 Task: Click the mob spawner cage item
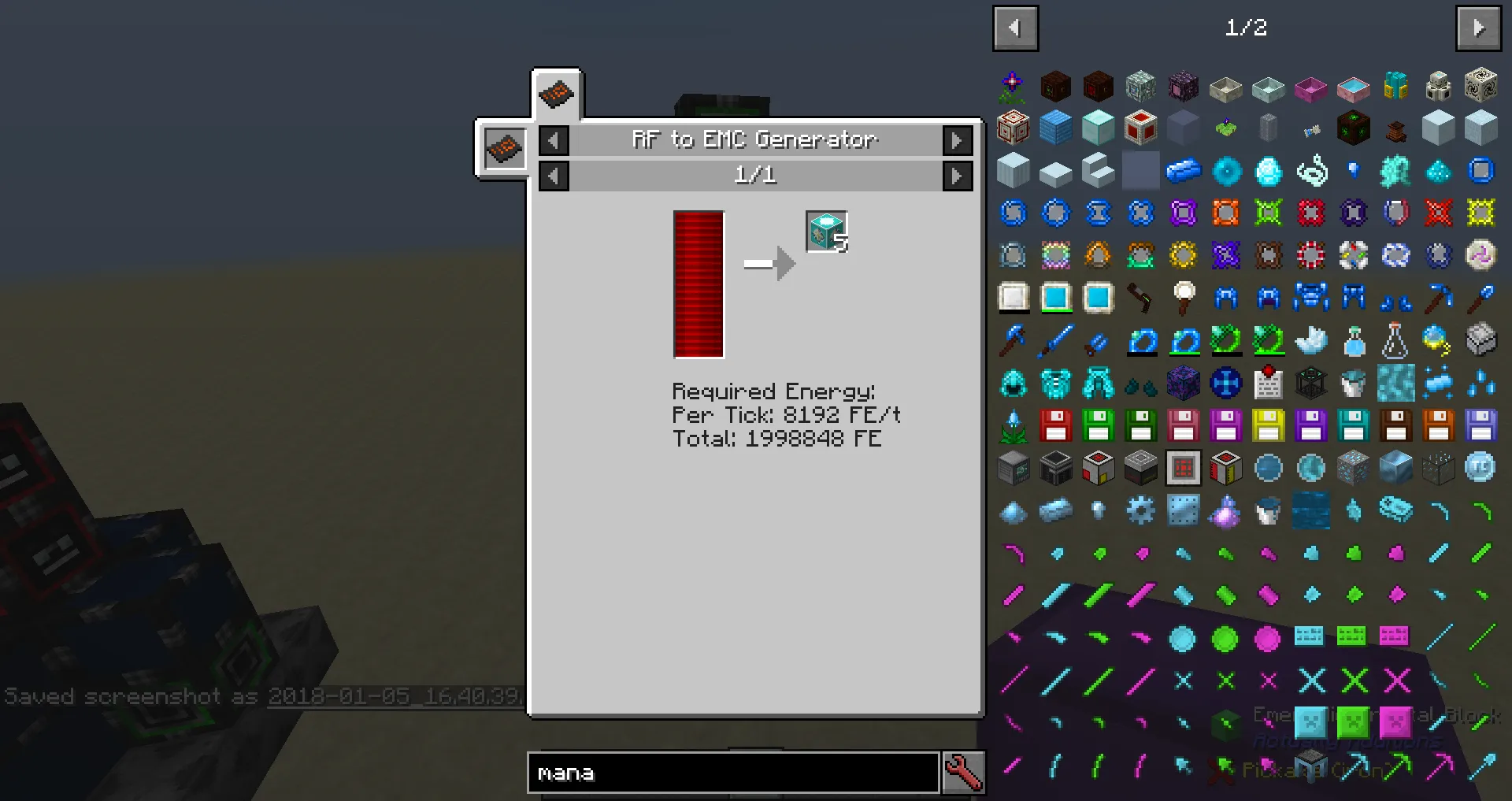1310,384
